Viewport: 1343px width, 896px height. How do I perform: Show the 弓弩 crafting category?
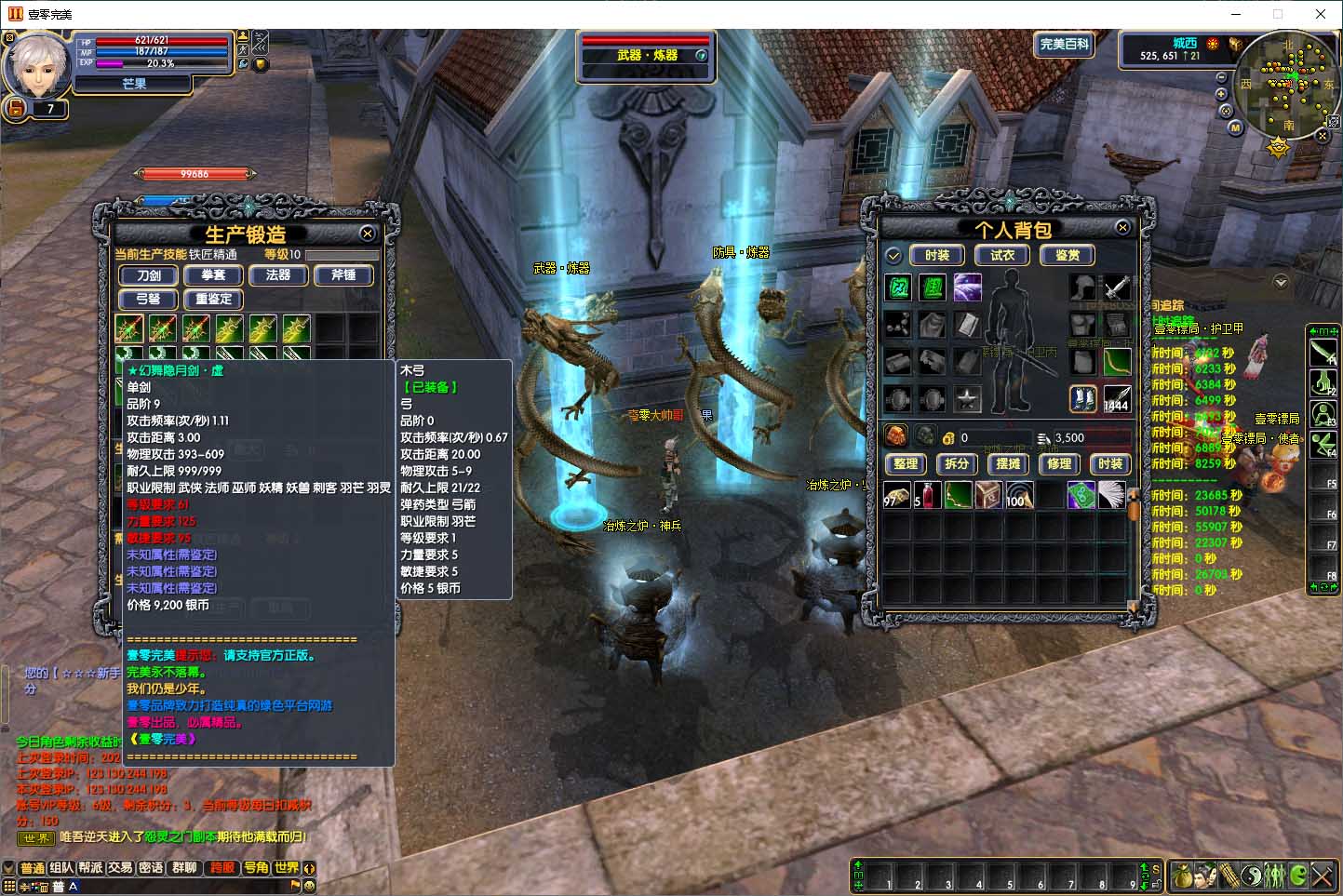(x=149, y=300)
